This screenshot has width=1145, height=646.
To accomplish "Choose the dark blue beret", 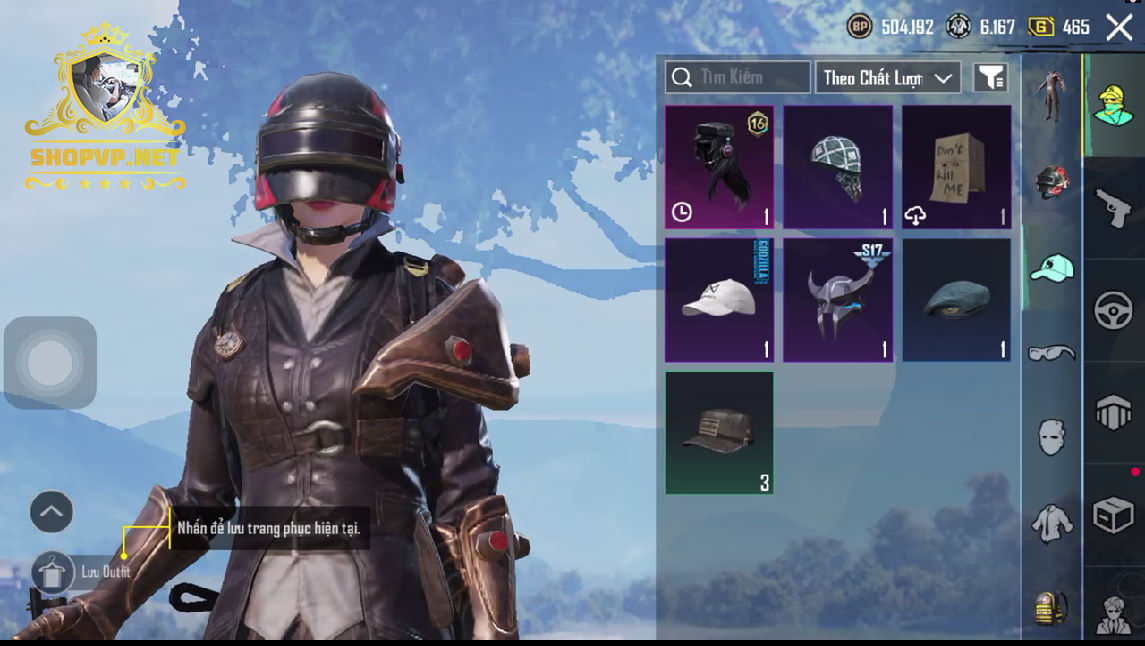I will coord(956,299).
